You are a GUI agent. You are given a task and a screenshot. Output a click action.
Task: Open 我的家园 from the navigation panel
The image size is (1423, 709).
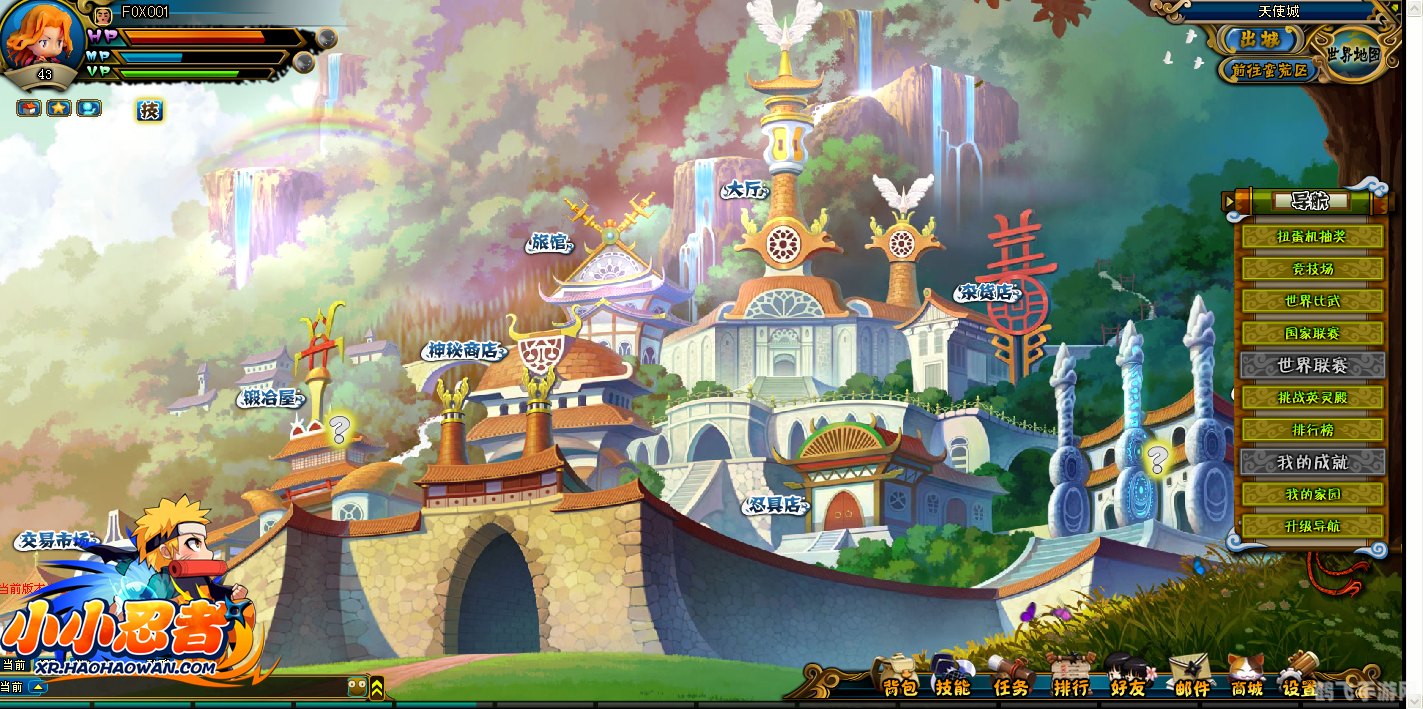[x=1312, y=494]
